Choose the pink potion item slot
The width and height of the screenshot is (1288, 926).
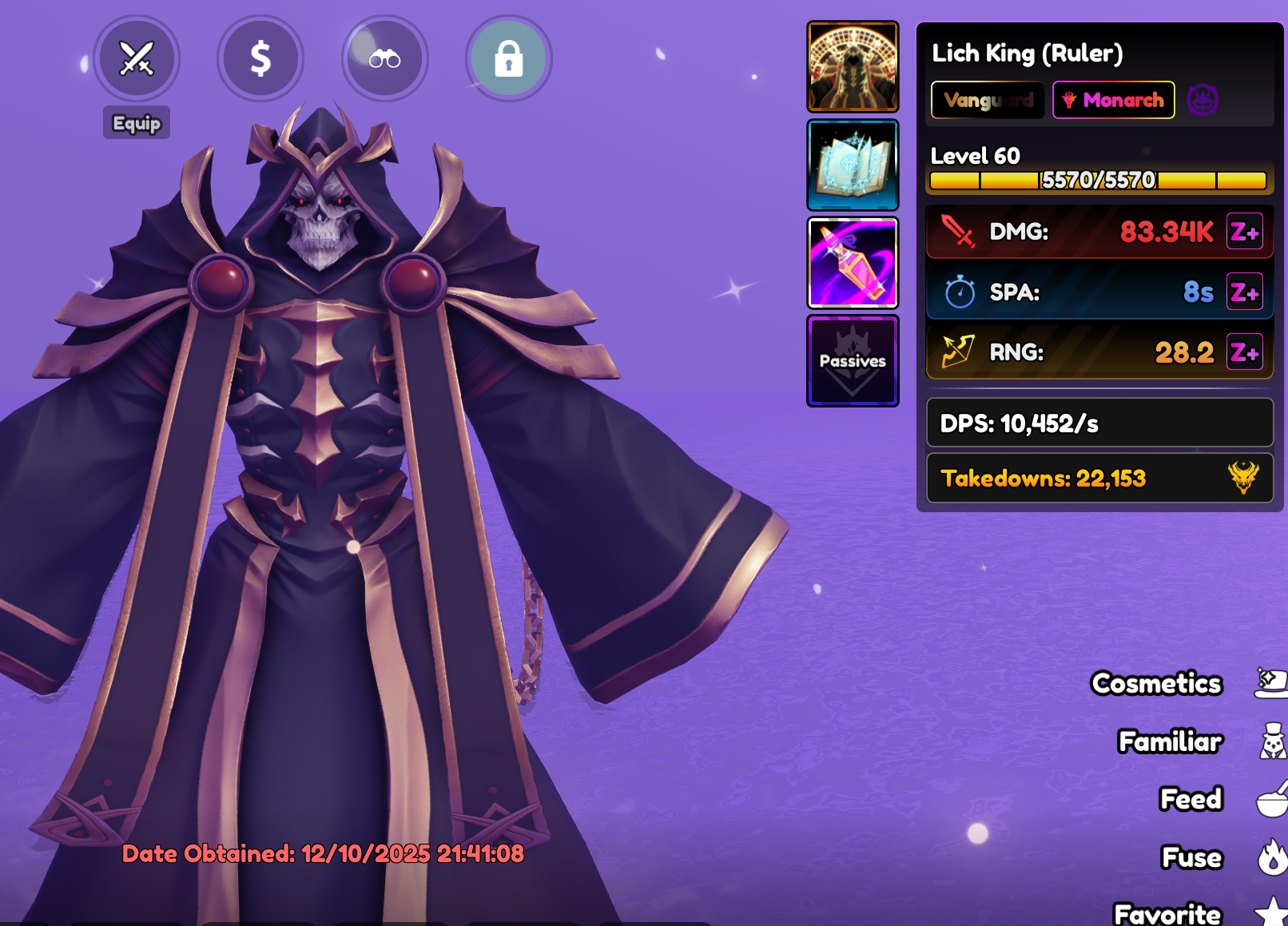[853, 263]
